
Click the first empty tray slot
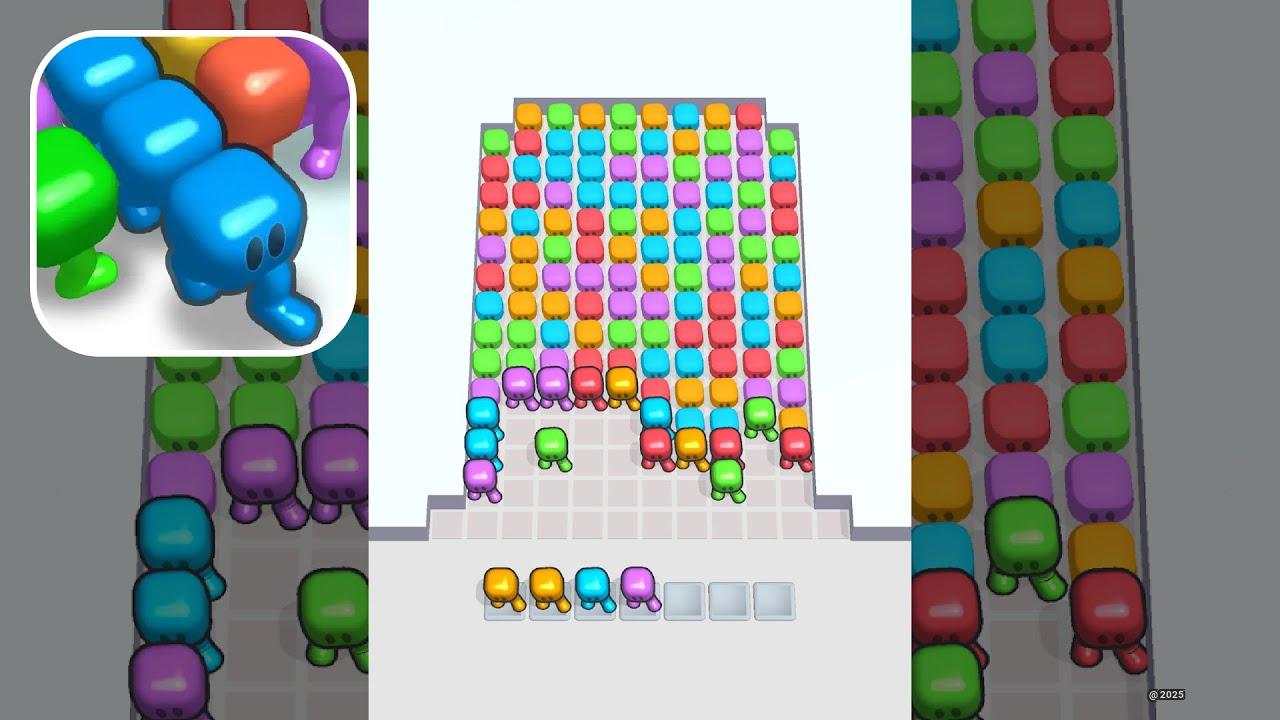[x=682, y=601]
